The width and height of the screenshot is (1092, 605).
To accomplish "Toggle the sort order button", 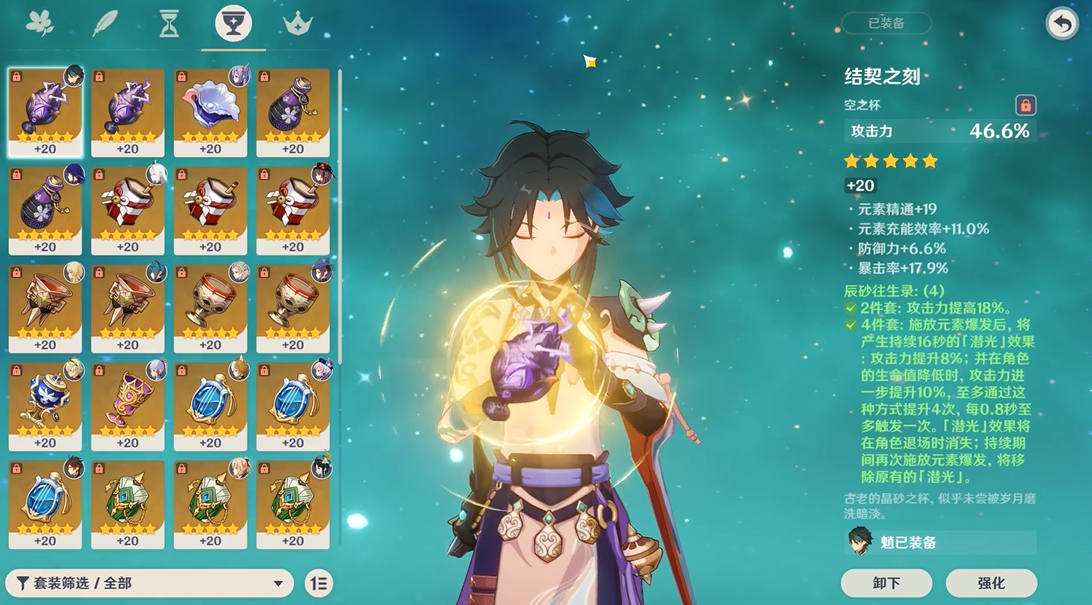I will 319,583.
